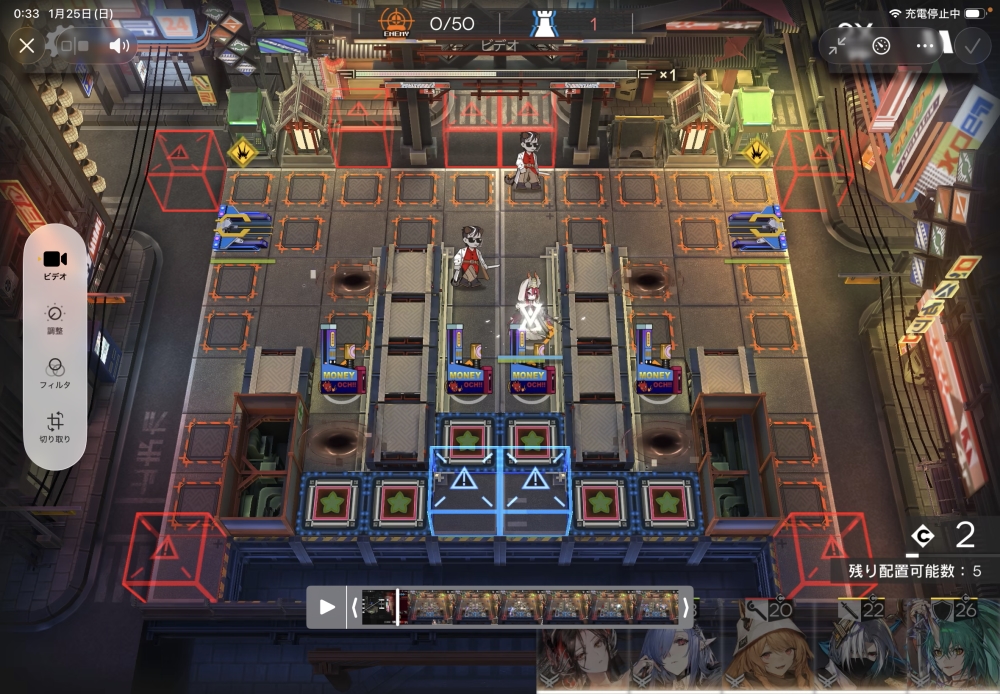The height and width of the screenshot is (694, 1000).
Task: Confirm edits with the checkmark button
Action: [970, 45]
